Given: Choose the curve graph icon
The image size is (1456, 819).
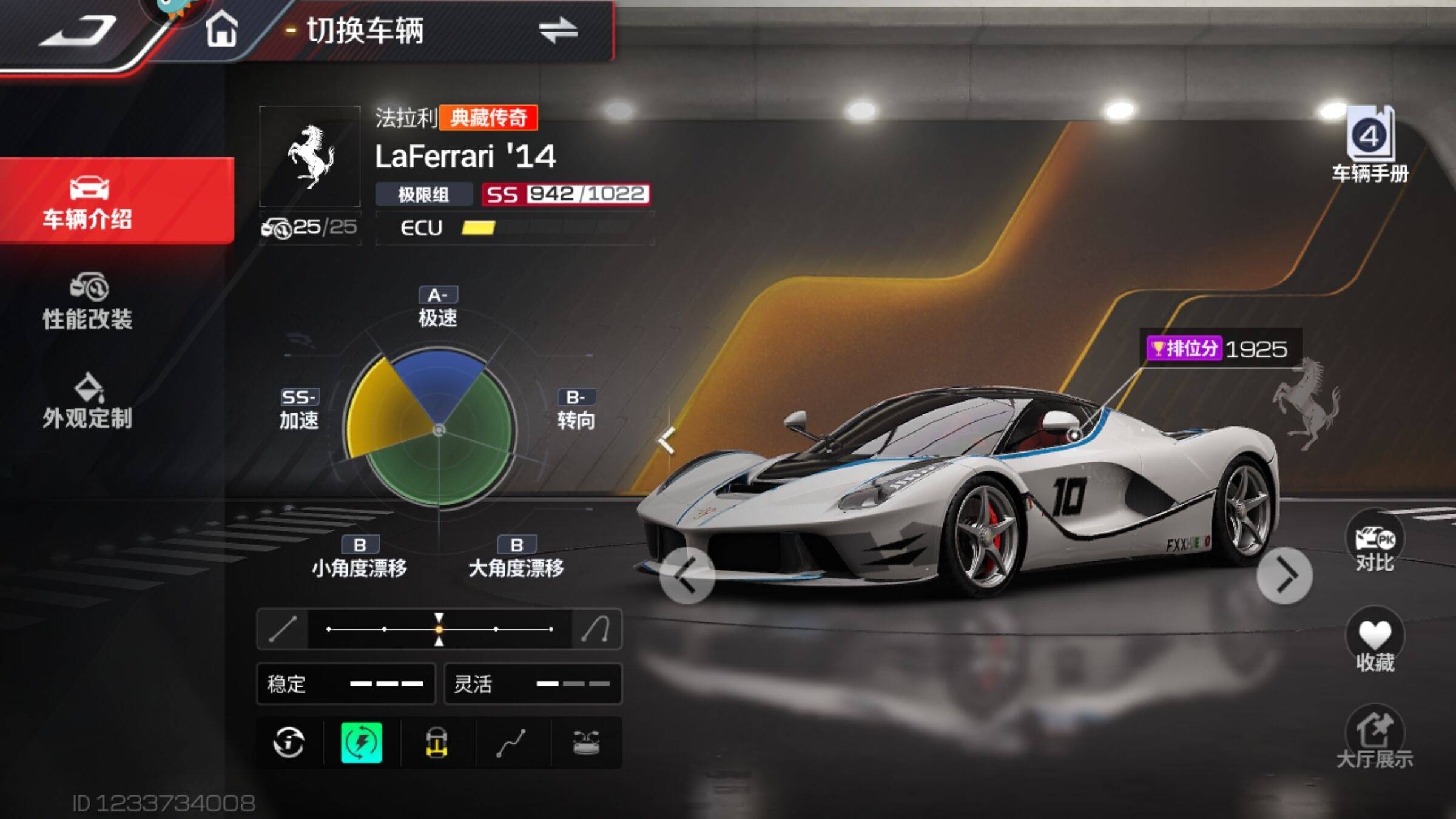Looking at the screenshot, I should (511, 742).
